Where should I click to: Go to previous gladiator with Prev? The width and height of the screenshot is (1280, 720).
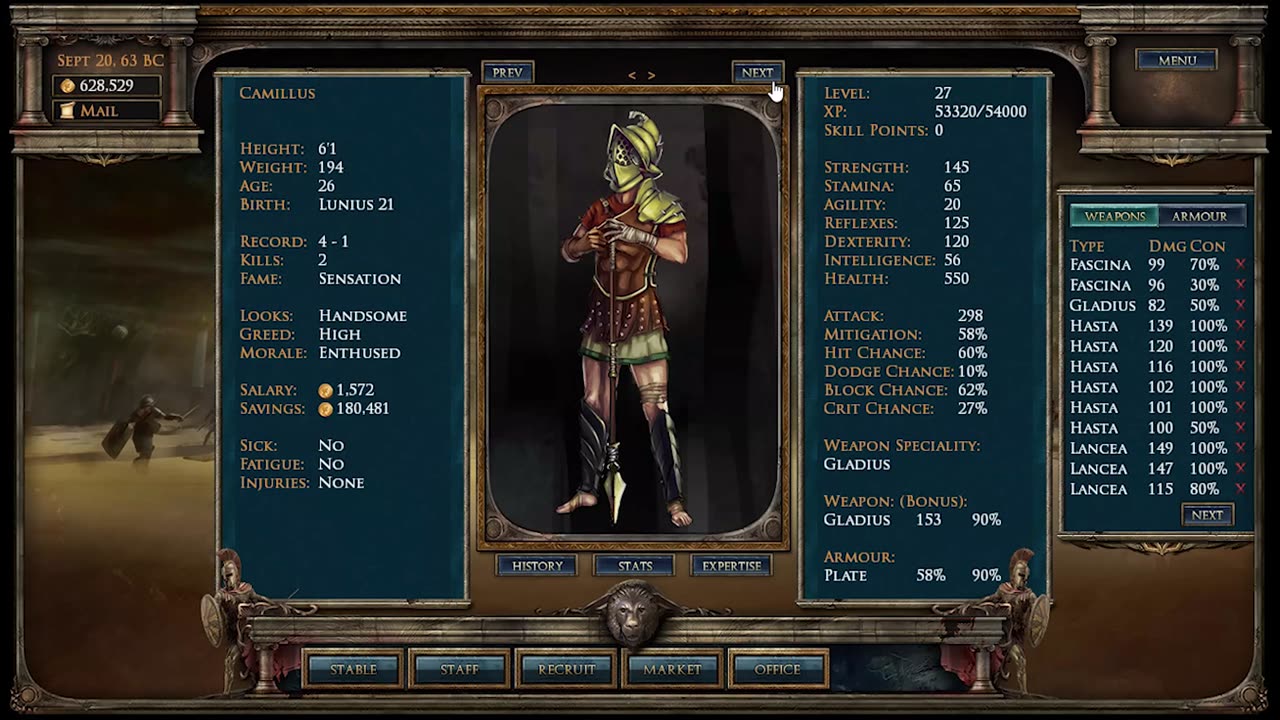coord(507,72)
